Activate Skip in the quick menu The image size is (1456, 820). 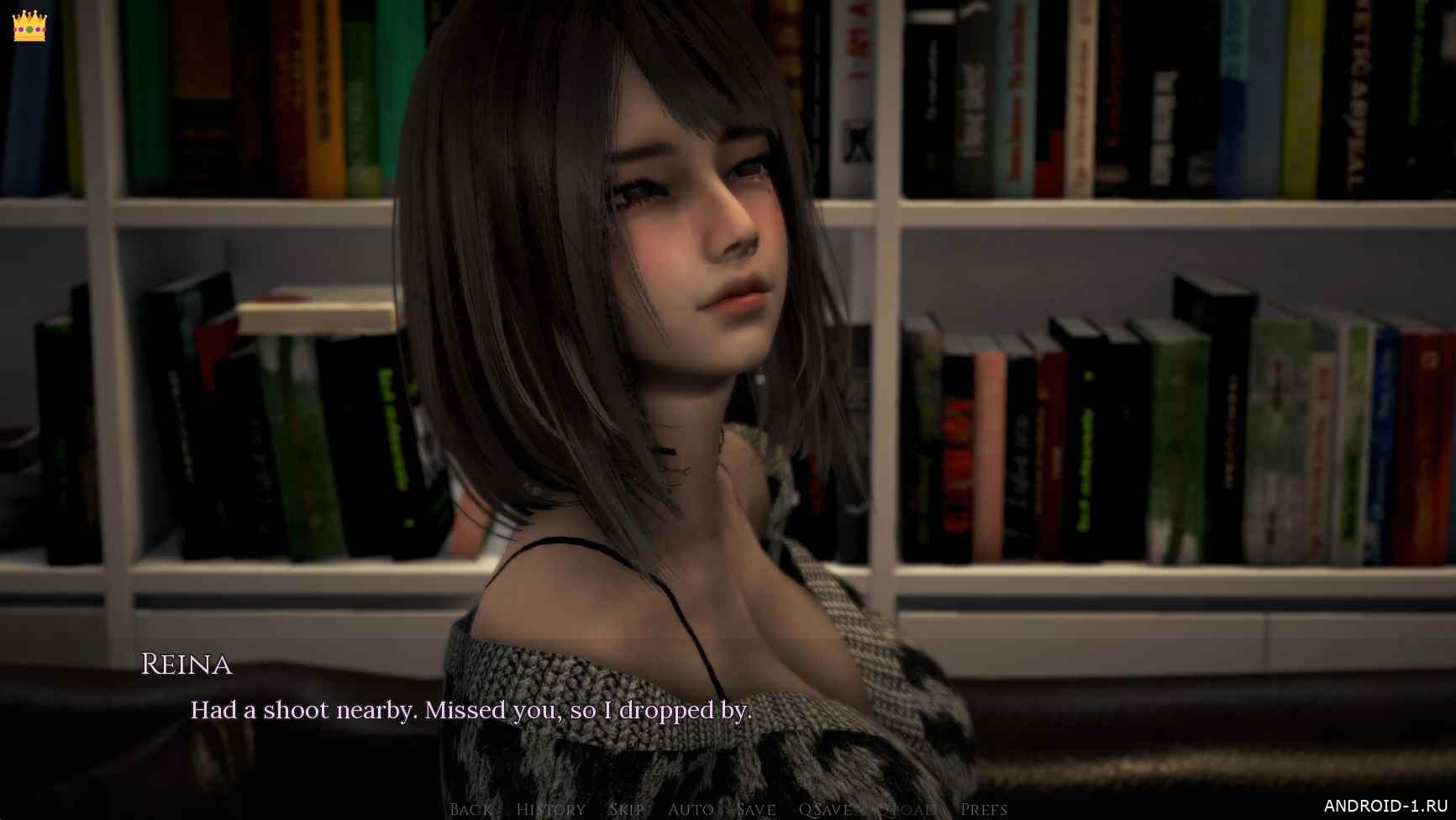tap(627, 809)
